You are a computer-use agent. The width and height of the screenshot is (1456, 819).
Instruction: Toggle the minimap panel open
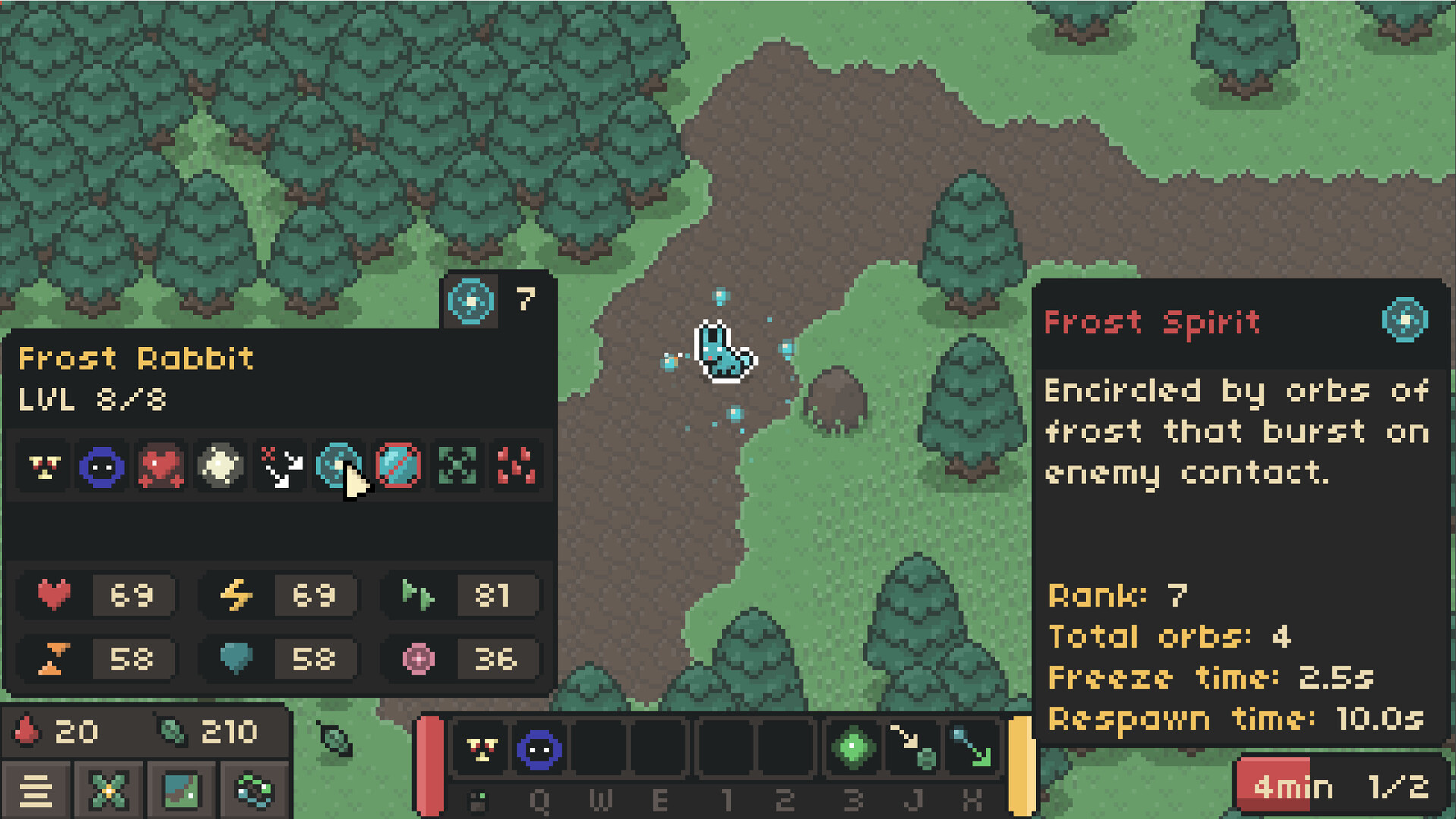[x=181, y=791]
